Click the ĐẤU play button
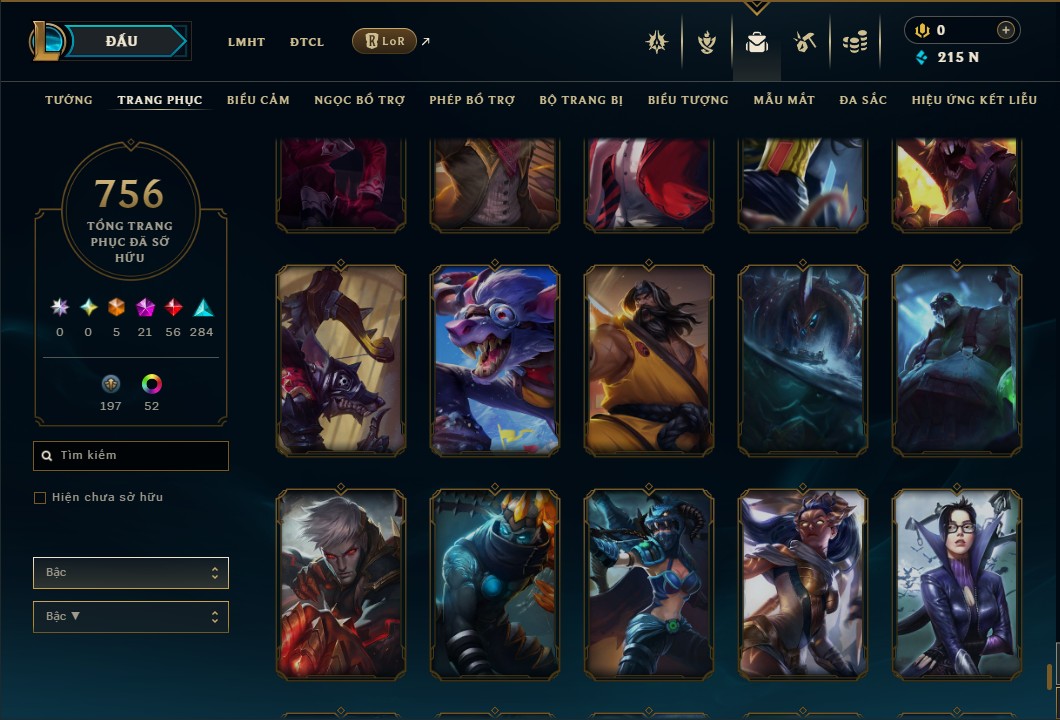This screenshot has width=1060, height=720. 121,41
